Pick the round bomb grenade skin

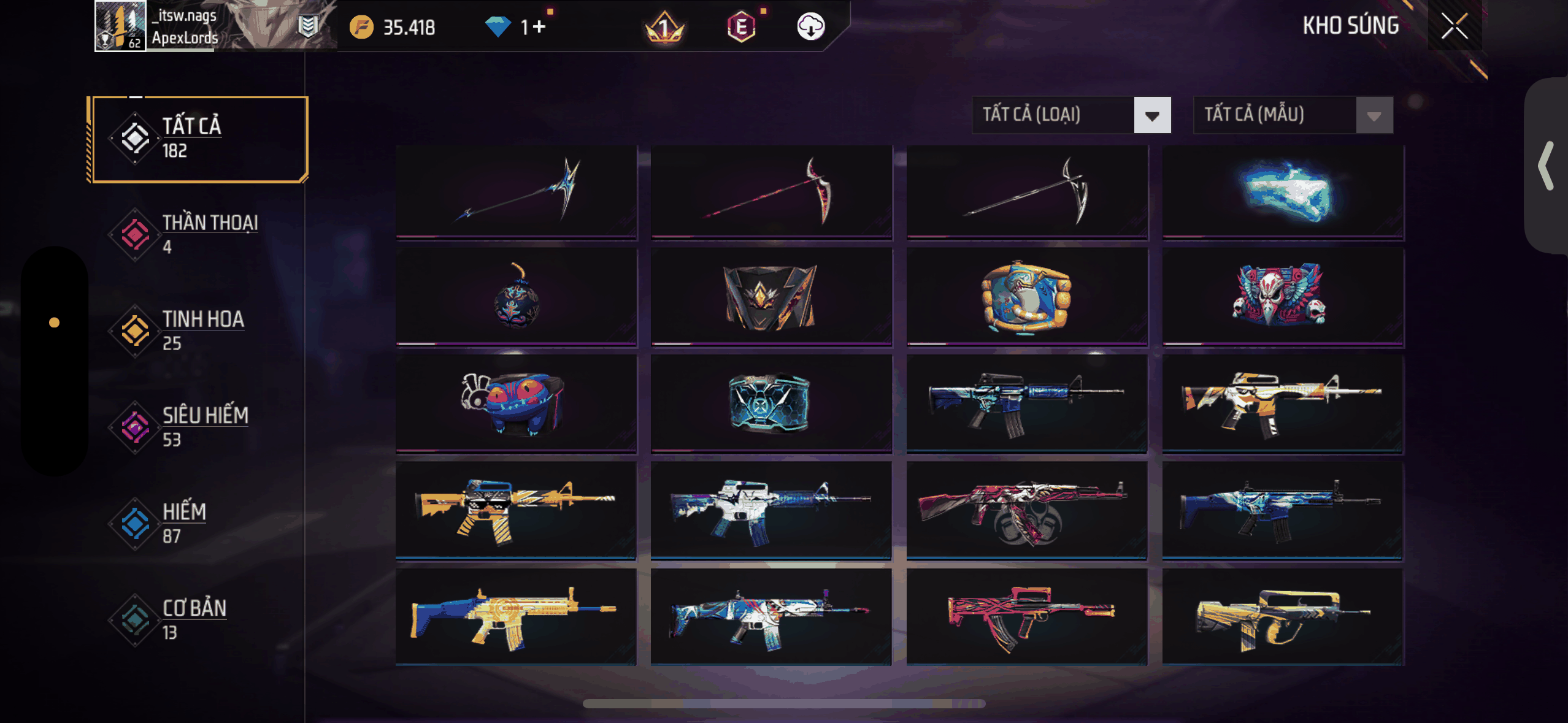pos(516,297)
